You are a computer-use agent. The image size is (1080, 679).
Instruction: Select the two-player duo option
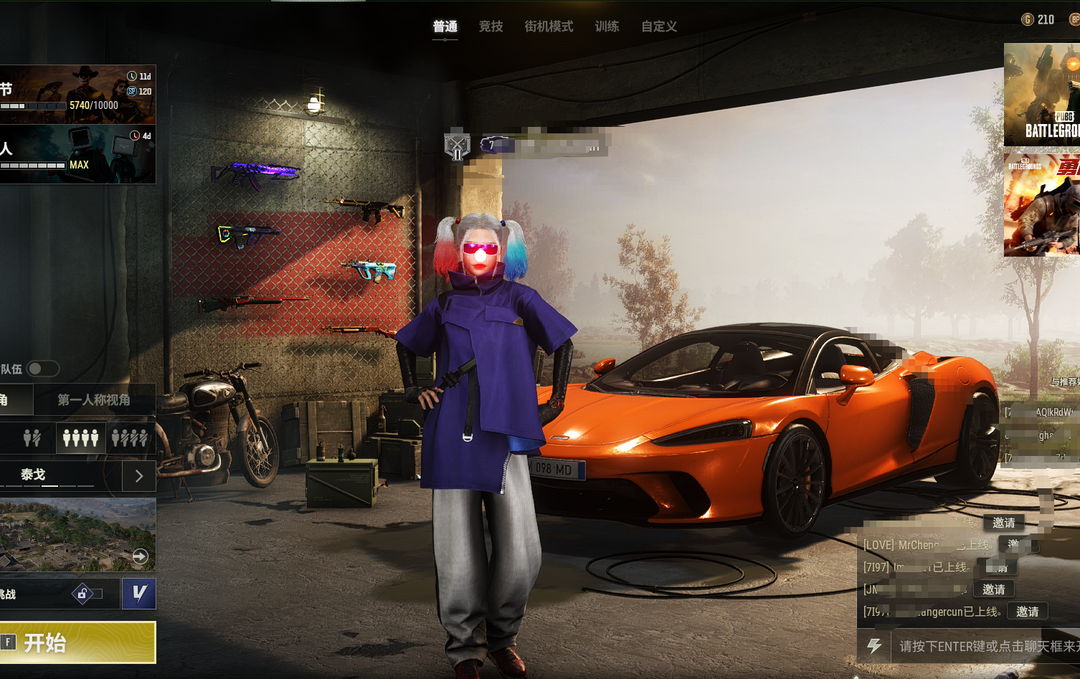(x=32, y=437)
